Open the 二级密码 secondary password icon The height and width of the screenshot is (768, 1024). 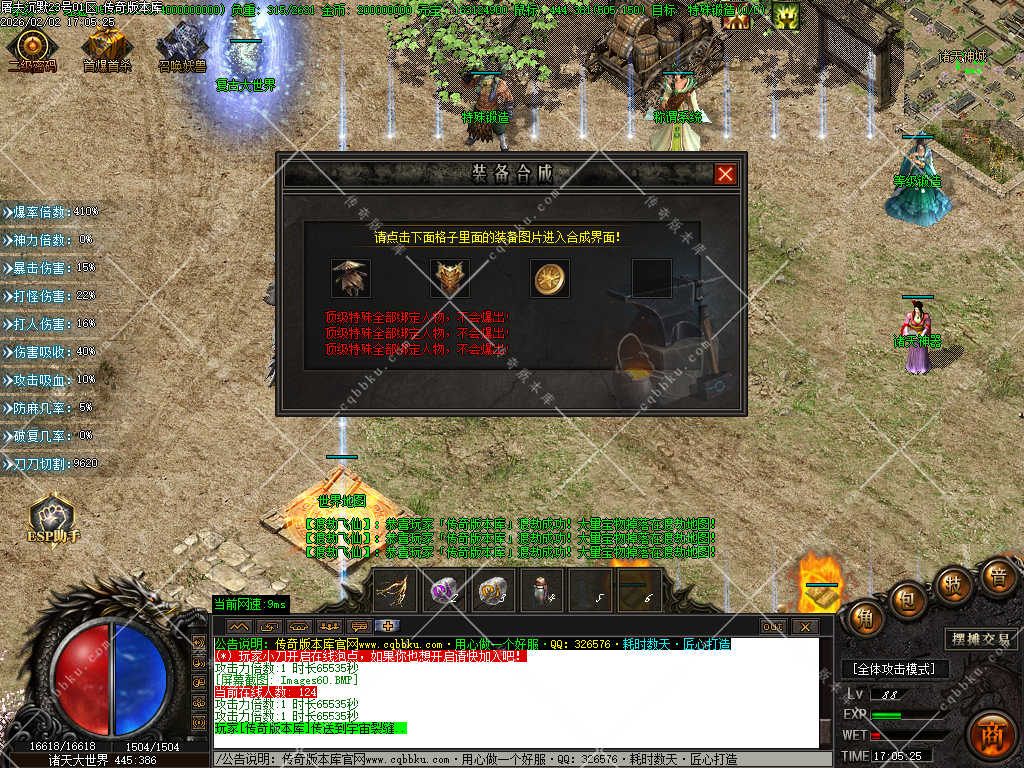pyautogui.click(x=32, y=46)
